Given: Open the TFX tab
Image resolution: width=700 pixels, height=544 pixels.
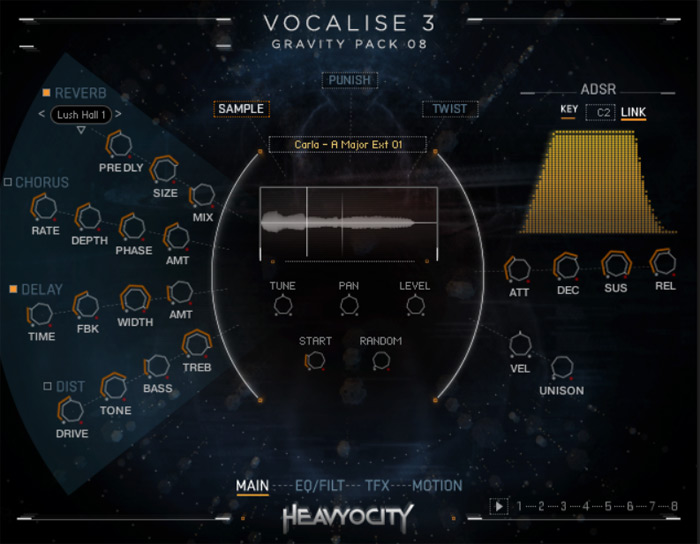Looking at the screenshot, I should point(377,486).
